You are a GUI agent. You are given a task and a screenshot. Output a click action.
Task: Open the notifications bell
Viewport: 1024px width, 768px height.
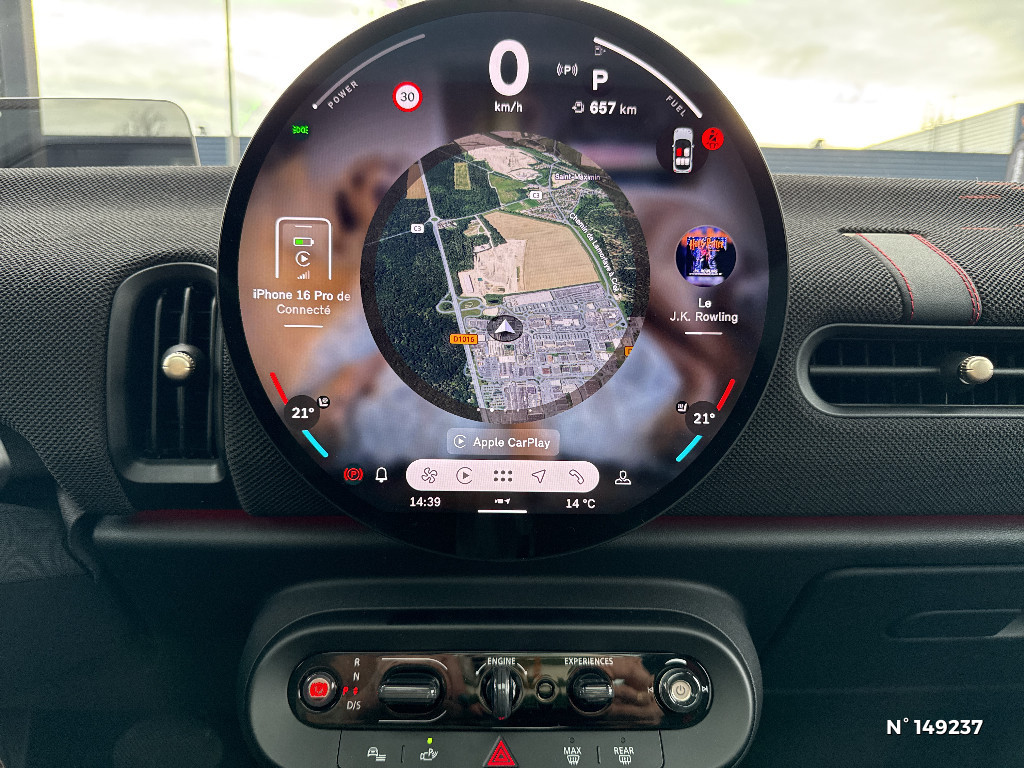pyautogui.click(x=381, y=475)
